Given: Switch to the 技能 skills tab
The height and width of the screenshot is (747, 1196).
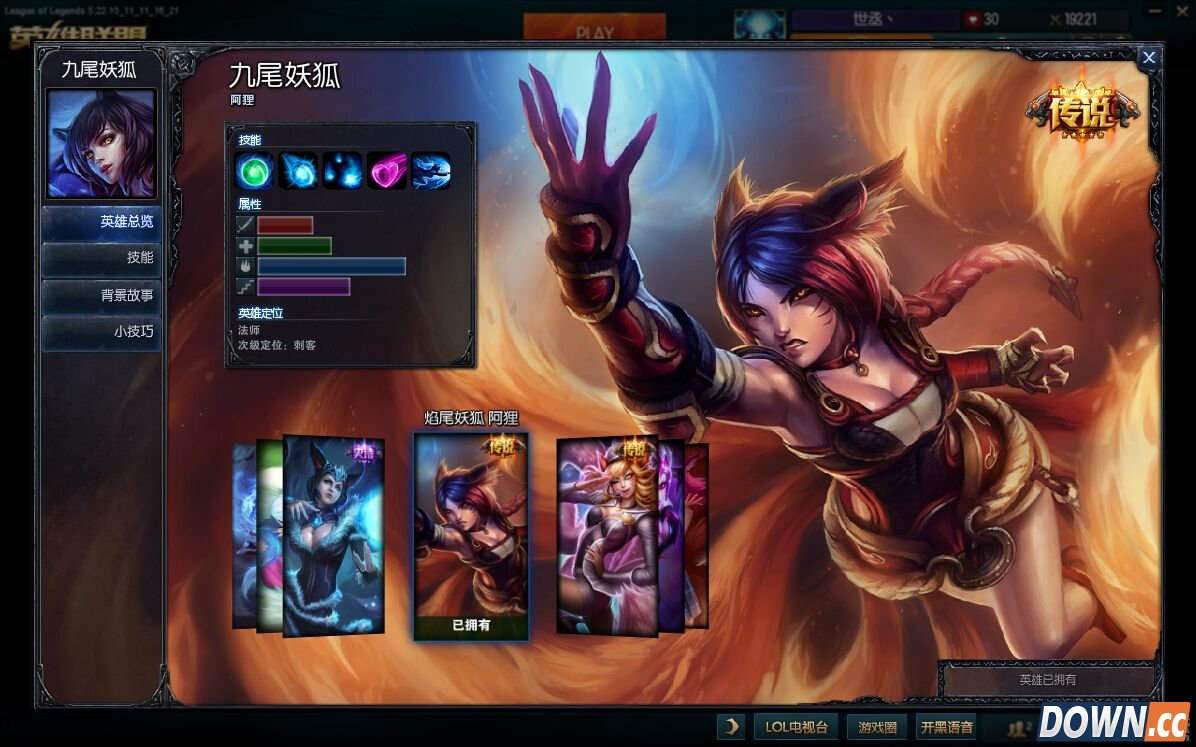Looking at the screenshot, I should point(102,258).
